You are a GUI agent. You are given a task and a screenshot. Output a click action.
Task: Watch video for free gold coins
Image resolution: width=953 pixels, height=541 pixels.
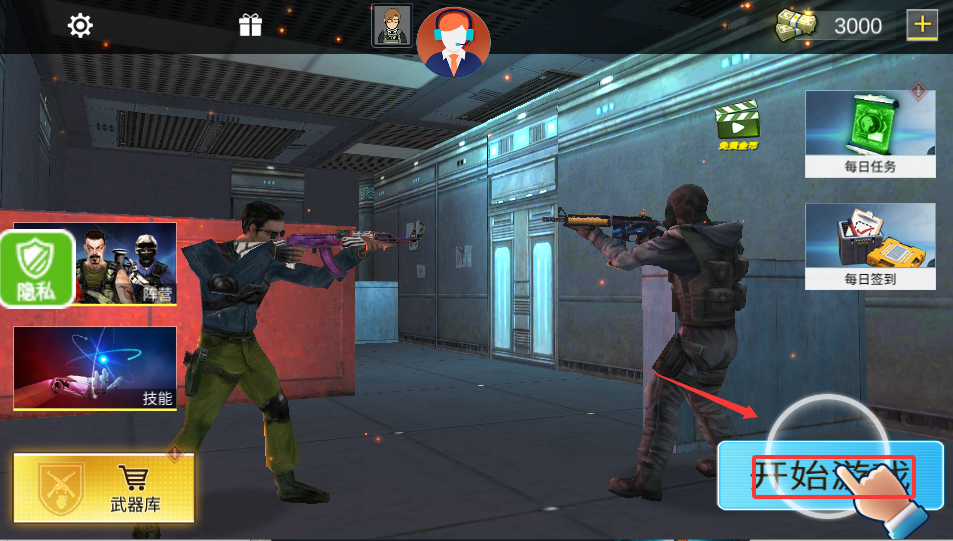pyautogui.click(x=737, y=125)
